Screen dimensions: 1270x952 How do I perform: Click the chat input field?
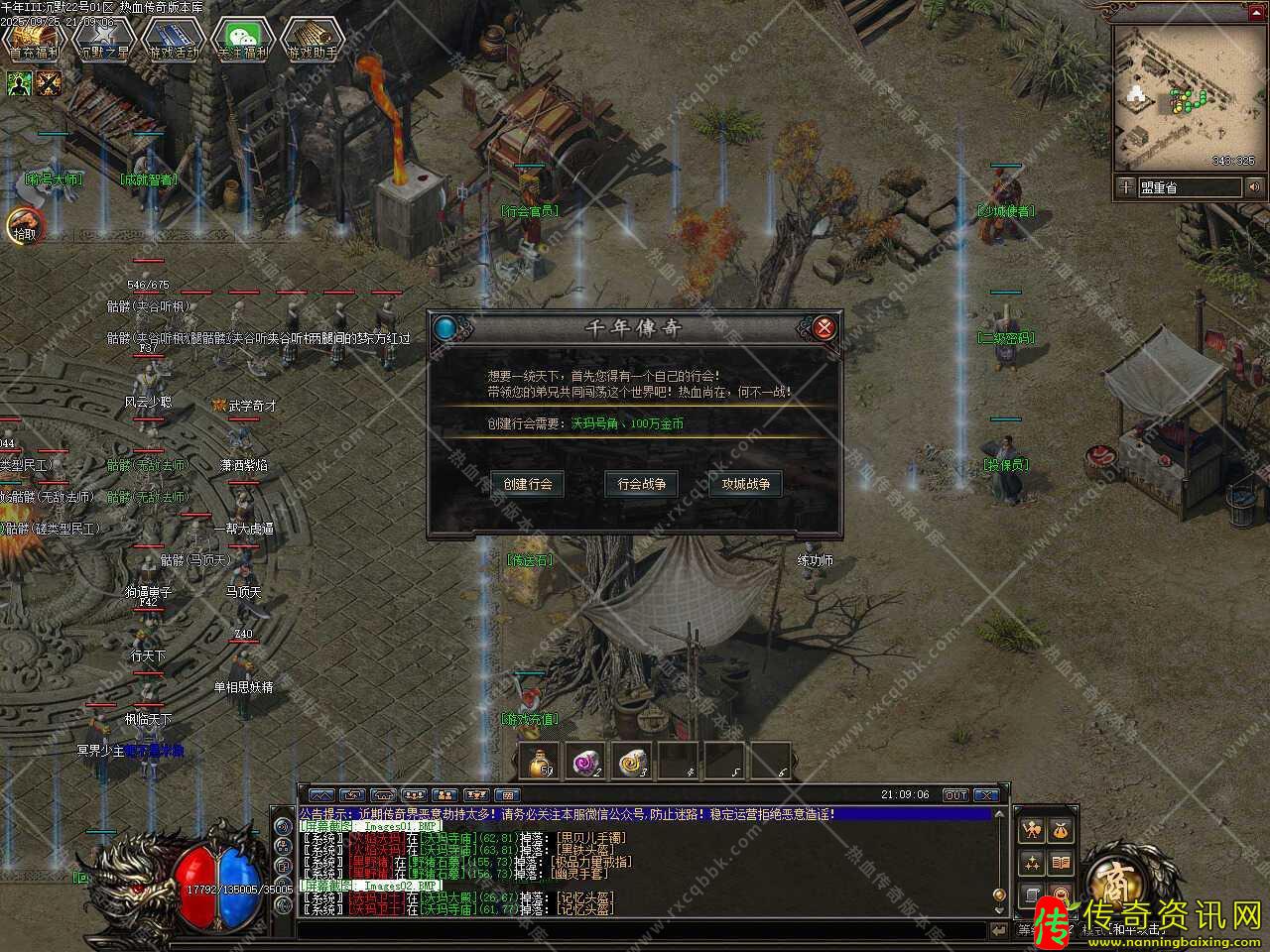pyautogui.click(x=645, y=930)
